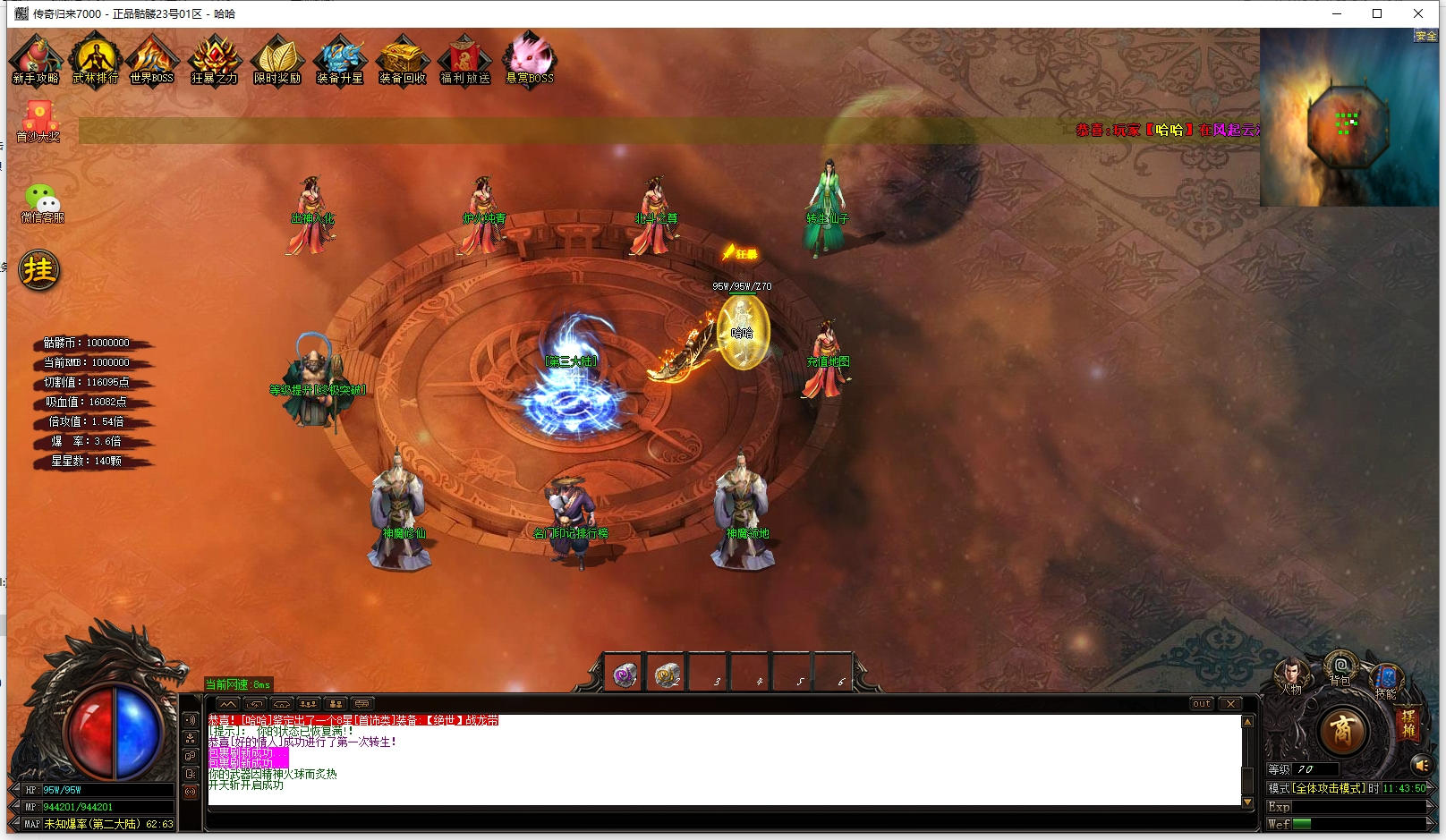Open the 武林排行 ranking icon
This screenshot has height=840, width=1446.
pyautogui.click(x=96, y=59)
